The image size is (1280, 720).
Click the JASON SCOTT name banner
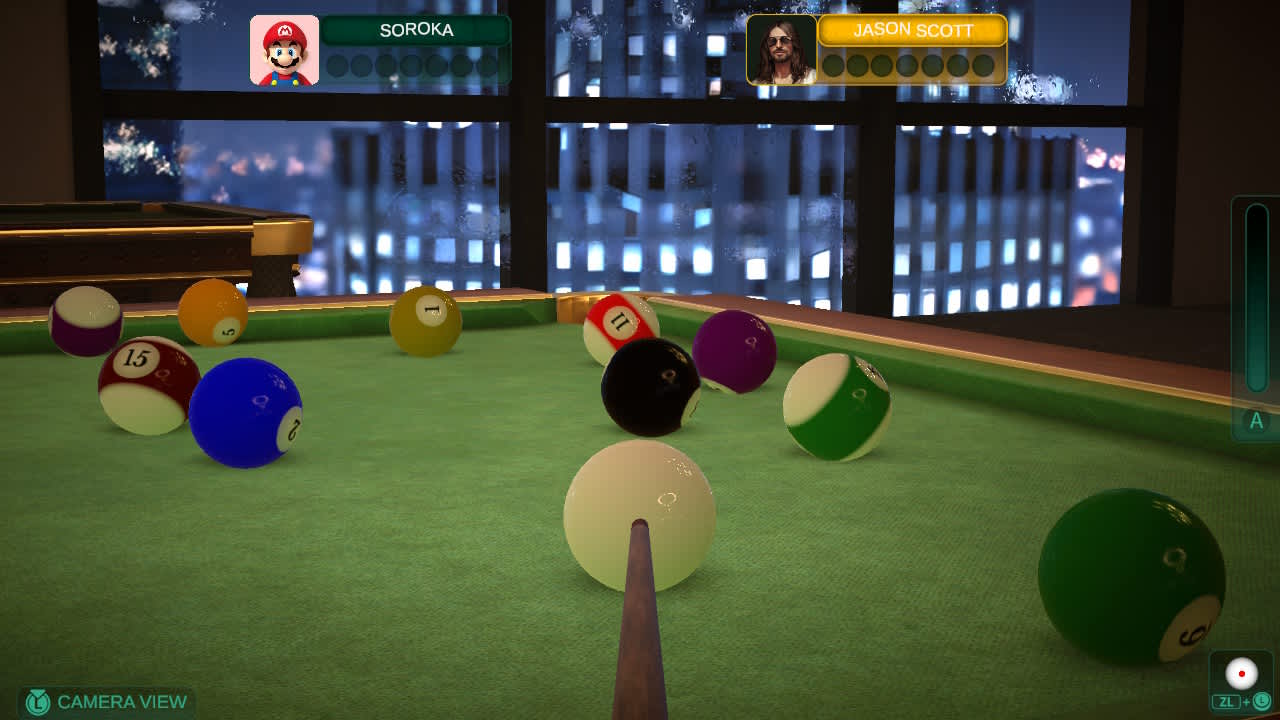(911, 31)
